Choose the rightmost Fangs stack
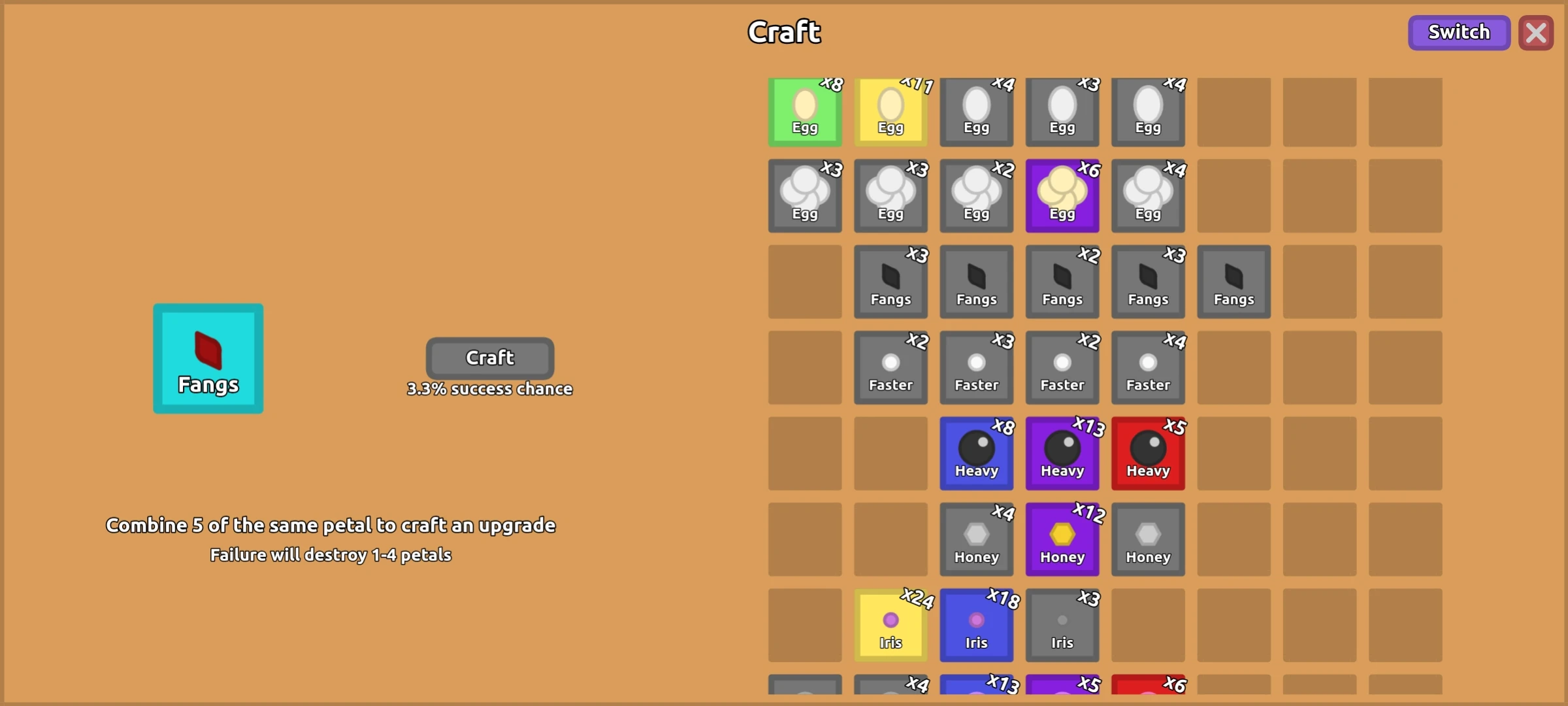1568x706 pixels. [x=1233, y=281]
